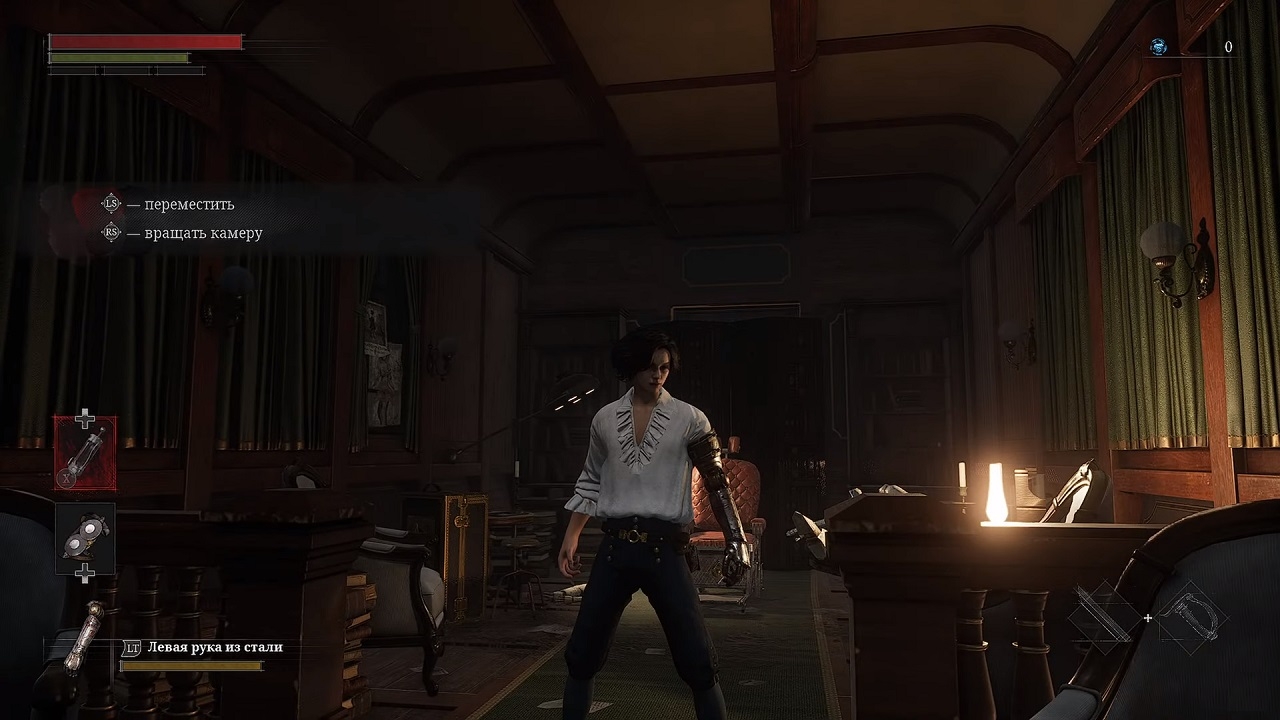Screen dimensions: 1280x720
Task: Click the blue Ergo currency icon
Action: tap(1158, 47)
